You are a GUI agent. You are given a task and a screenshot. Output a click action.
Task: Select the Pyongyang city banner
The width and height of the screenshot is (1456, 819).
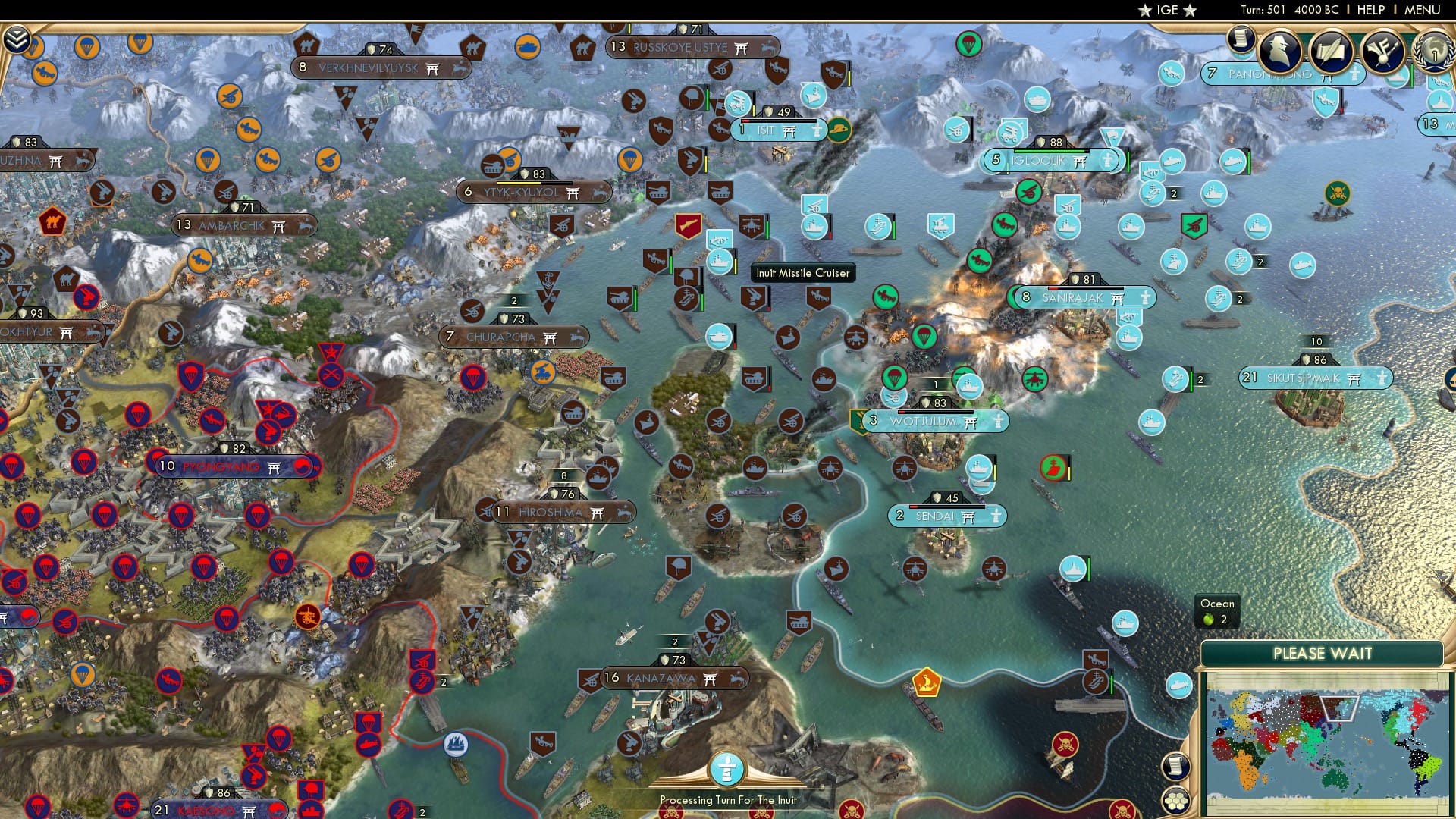pos(220,466)
